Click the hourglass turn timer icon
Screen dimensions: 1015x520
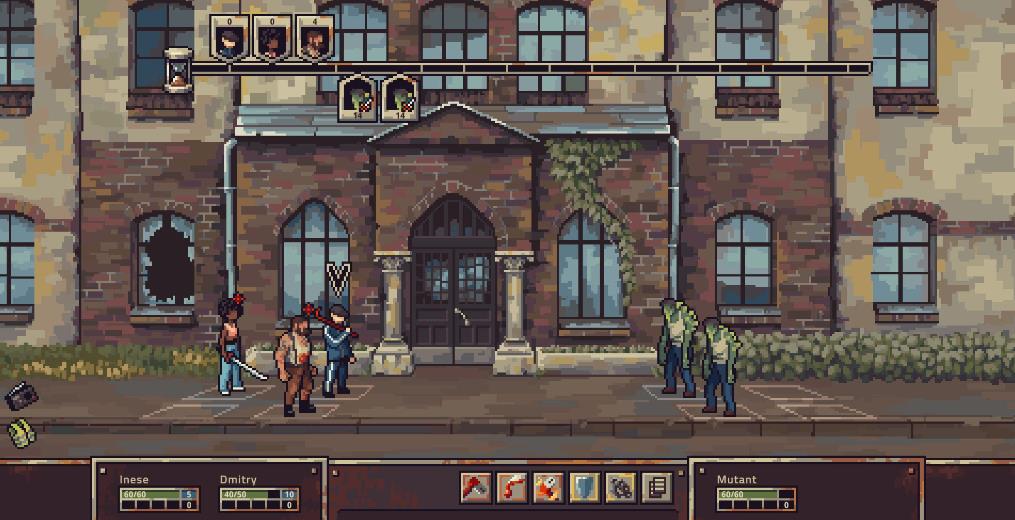pos(179,70)
